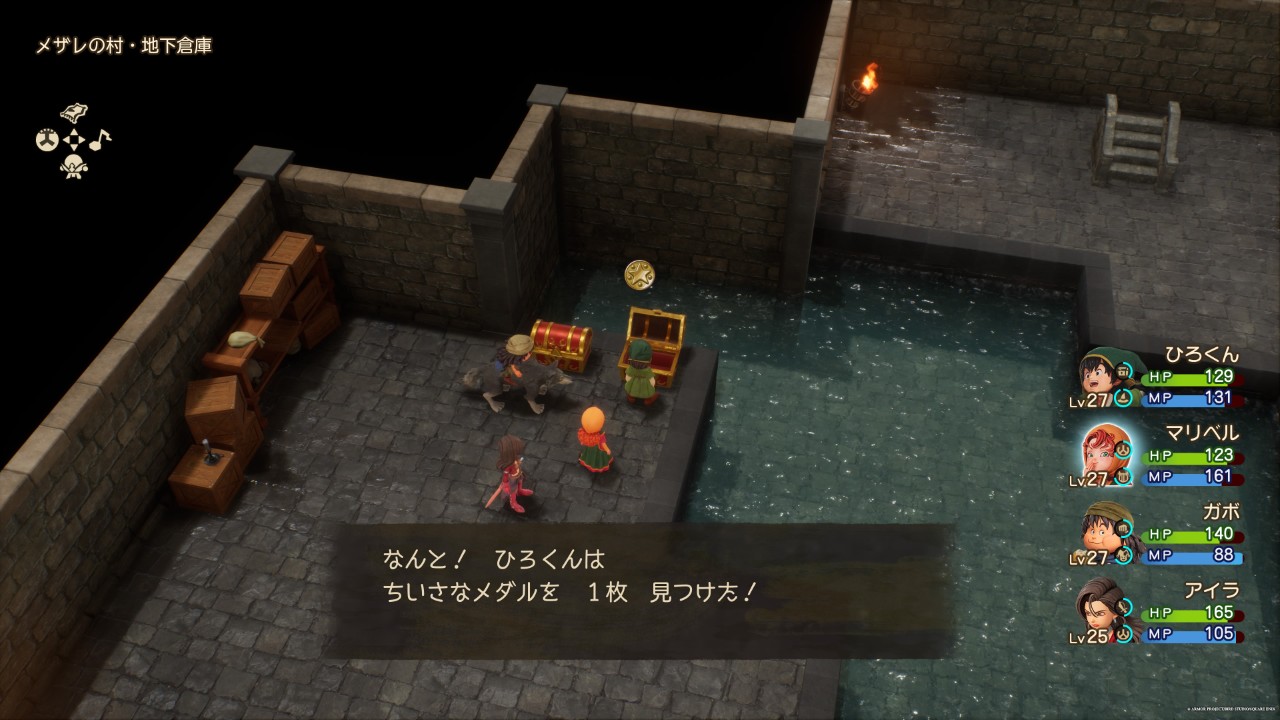Viewport: 1280px width, 720px height.
Task: Choose the round medal shortcut icon
Action: pos(45,141)
